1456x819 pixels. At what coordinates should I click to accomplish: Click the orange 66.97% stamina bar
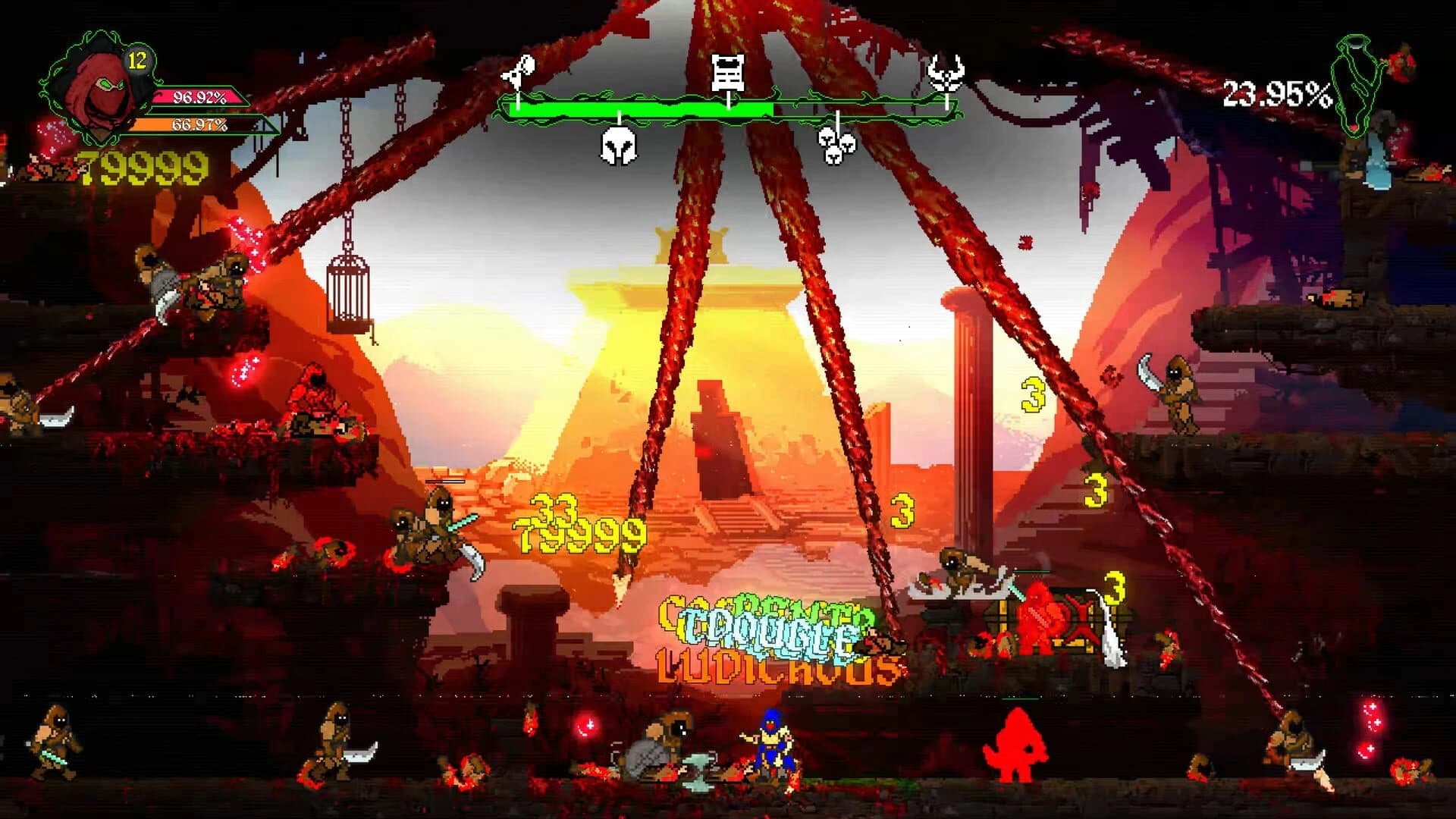pyautogui.click(x=199, y=127)
